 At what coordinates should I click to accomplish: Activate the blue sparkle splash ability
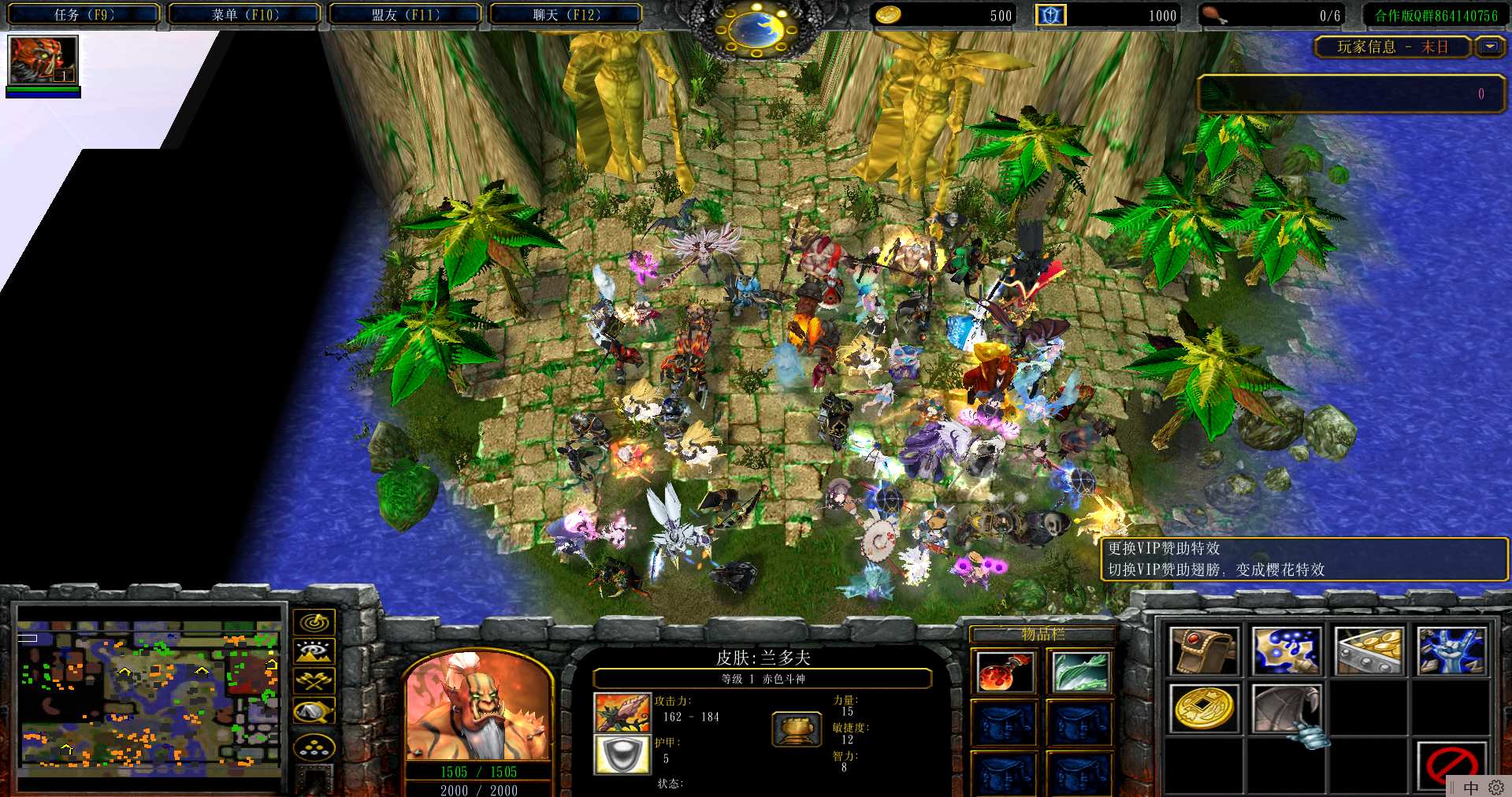1286,651
